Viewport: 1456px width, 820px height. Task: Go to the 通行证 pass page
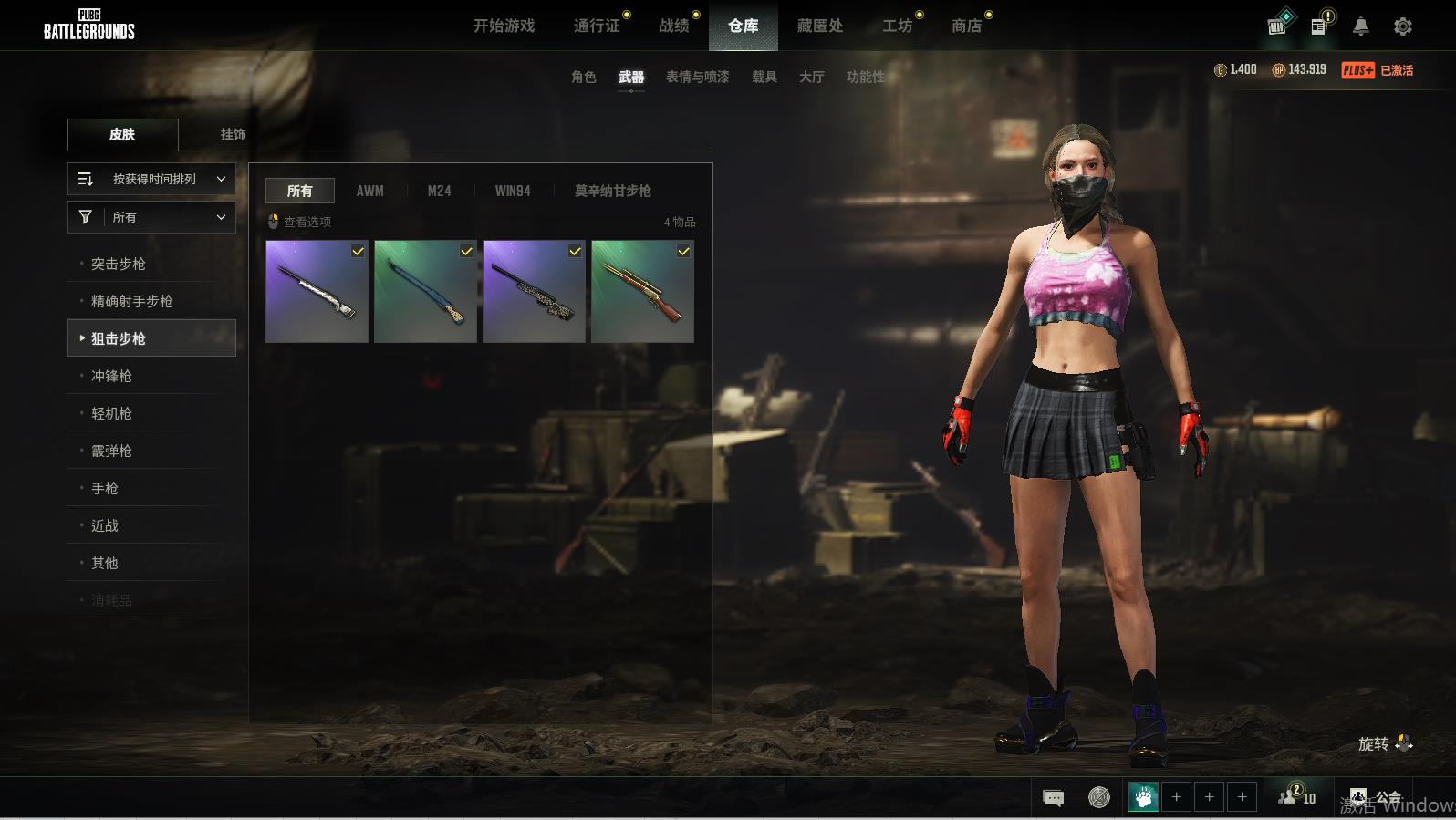pos(597,26)
